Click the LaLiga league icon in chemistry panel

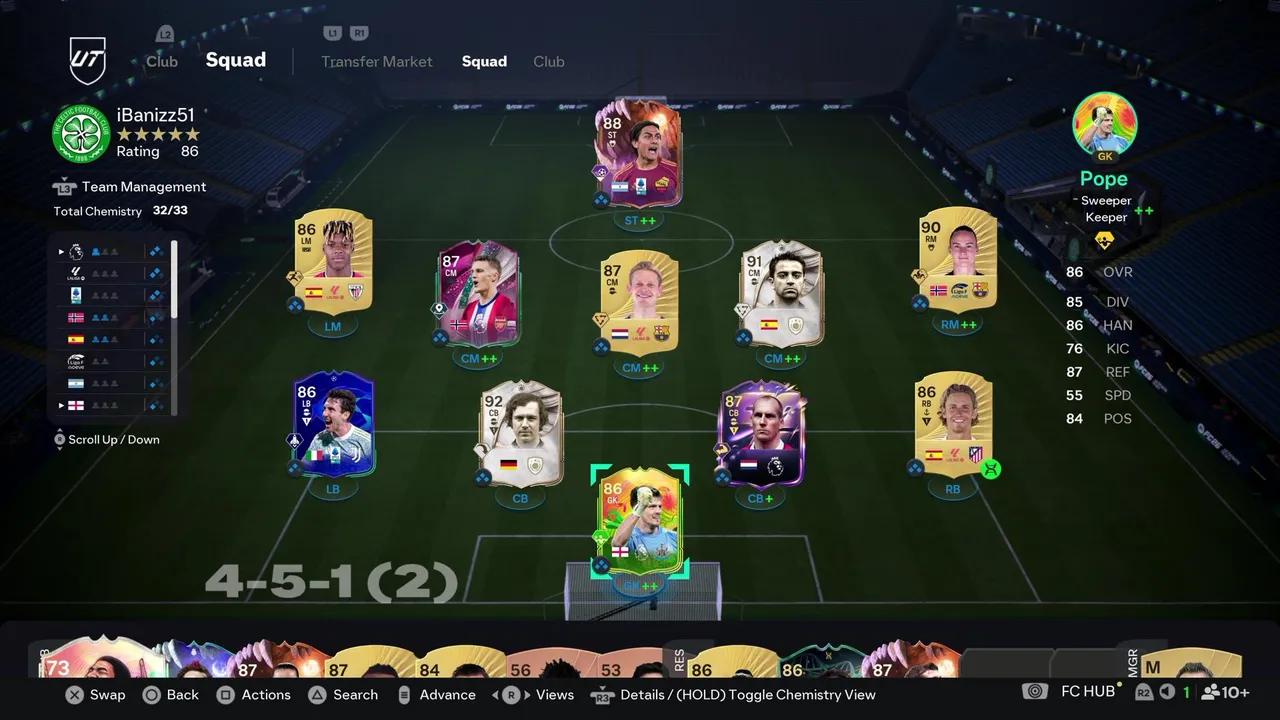(76, 272)
